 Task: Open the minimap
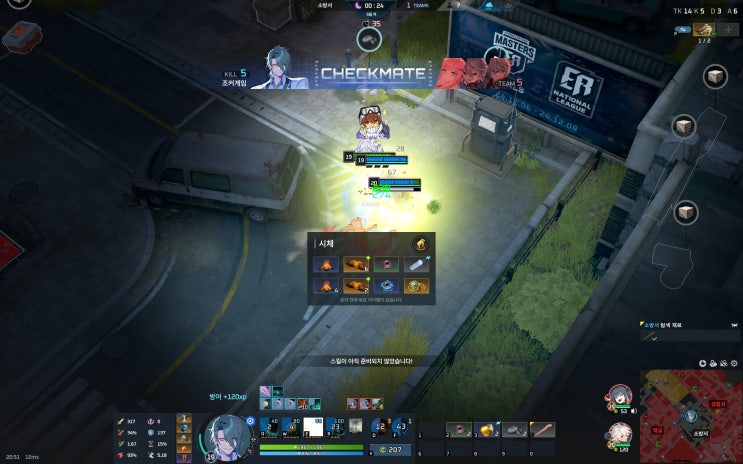[x=690, y=415]
